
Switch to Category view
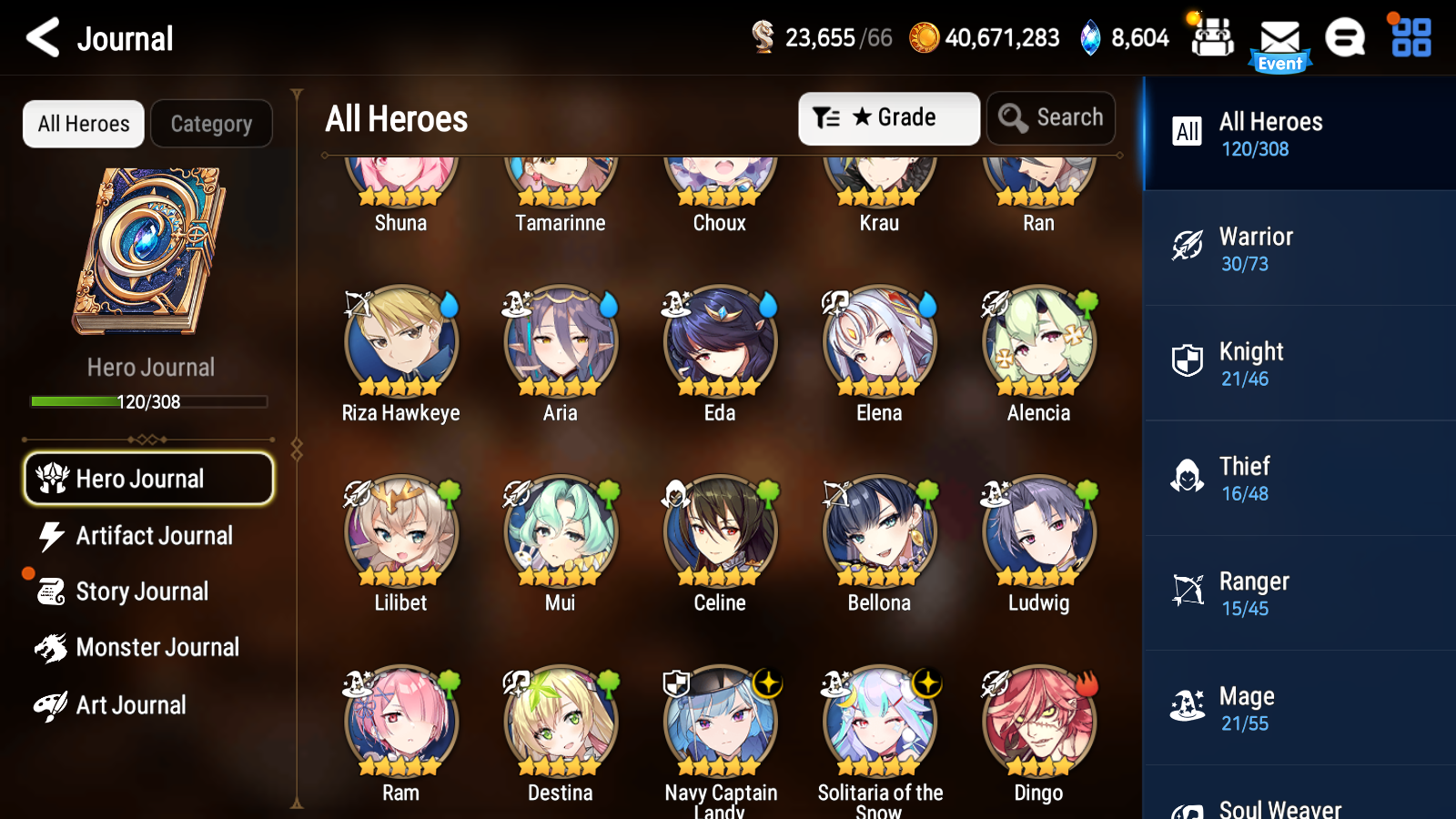[x=212, y=124]
